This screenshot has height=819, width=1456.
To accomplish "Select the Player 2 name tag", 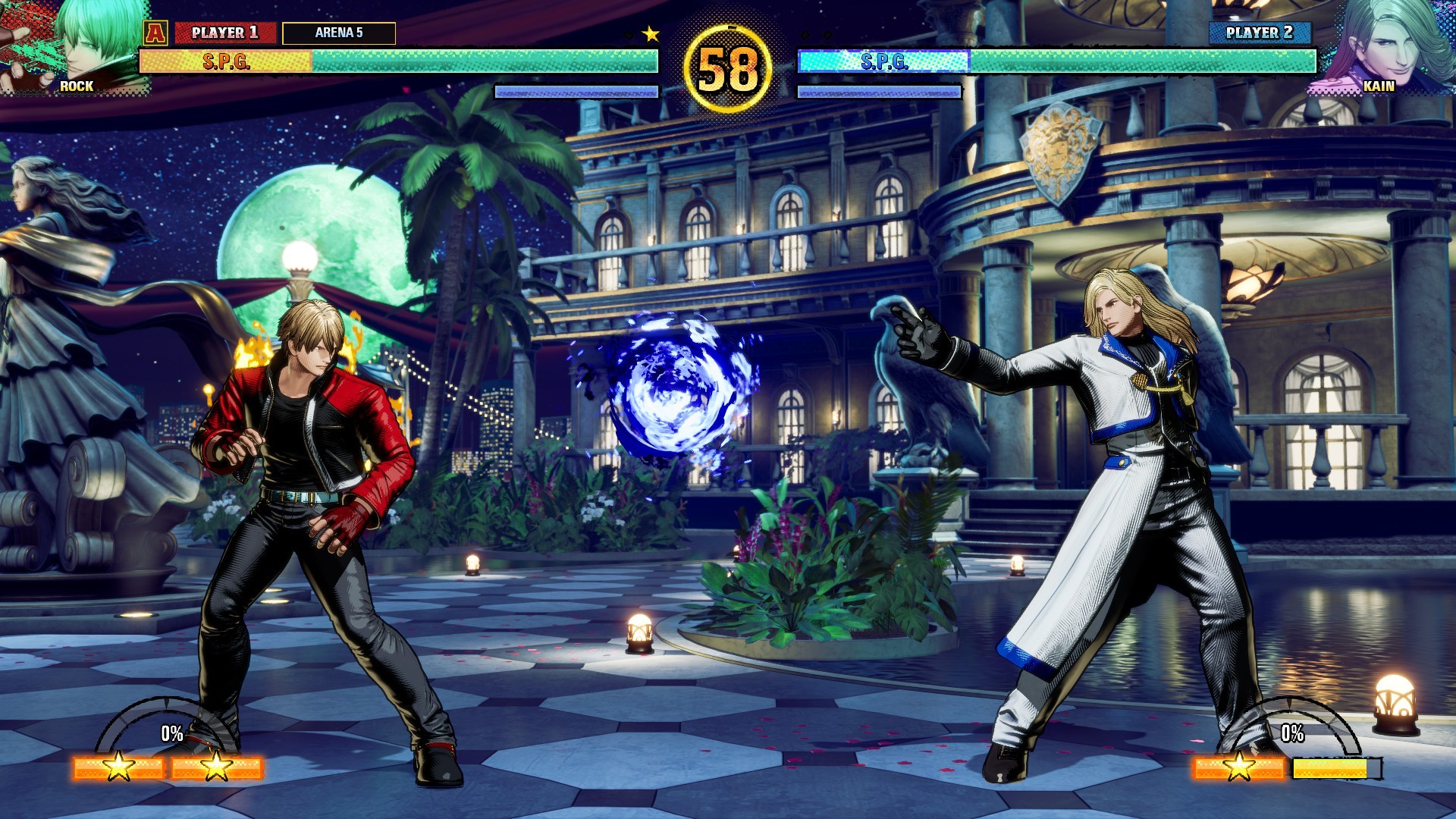I will tap(1259, 33).
